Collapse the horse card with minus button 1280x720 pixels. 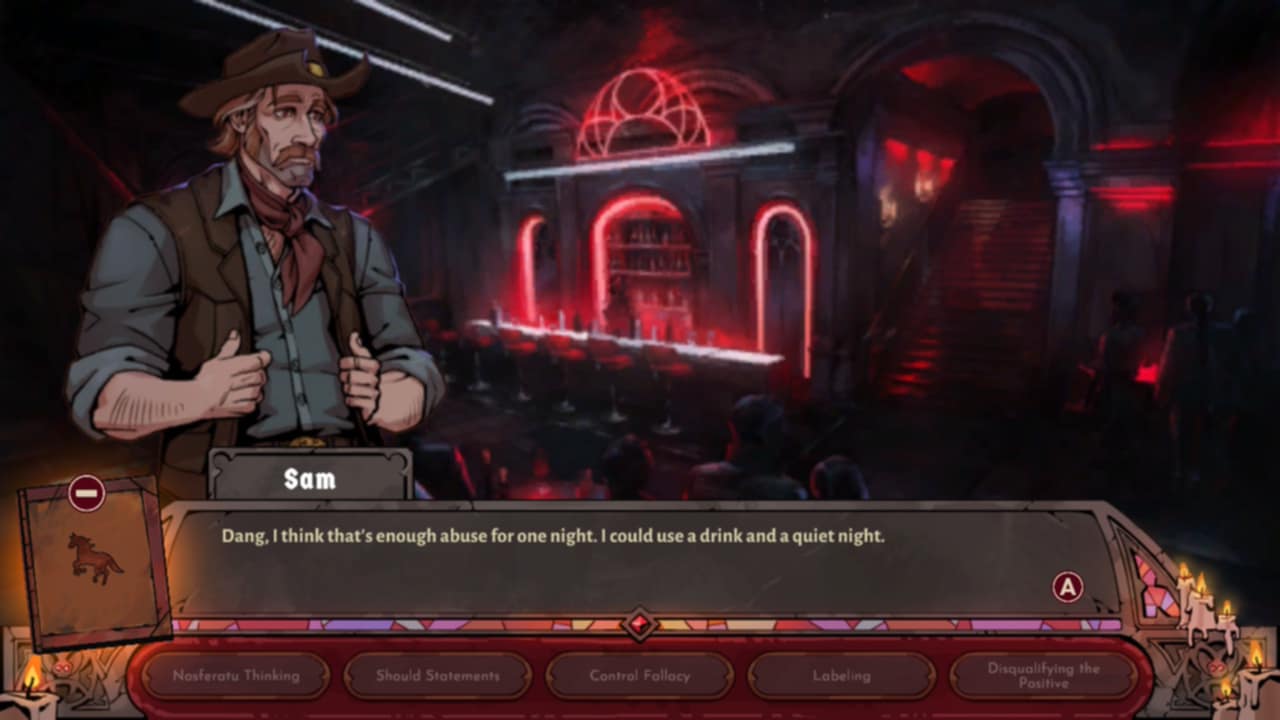coord(87,493)
